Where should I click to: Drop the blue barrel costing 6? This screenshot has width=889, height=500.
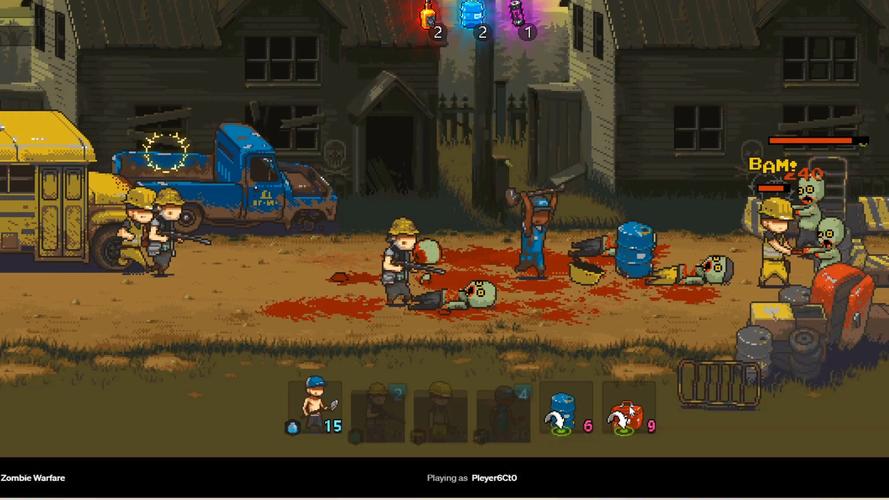click(x=564, y=408)
